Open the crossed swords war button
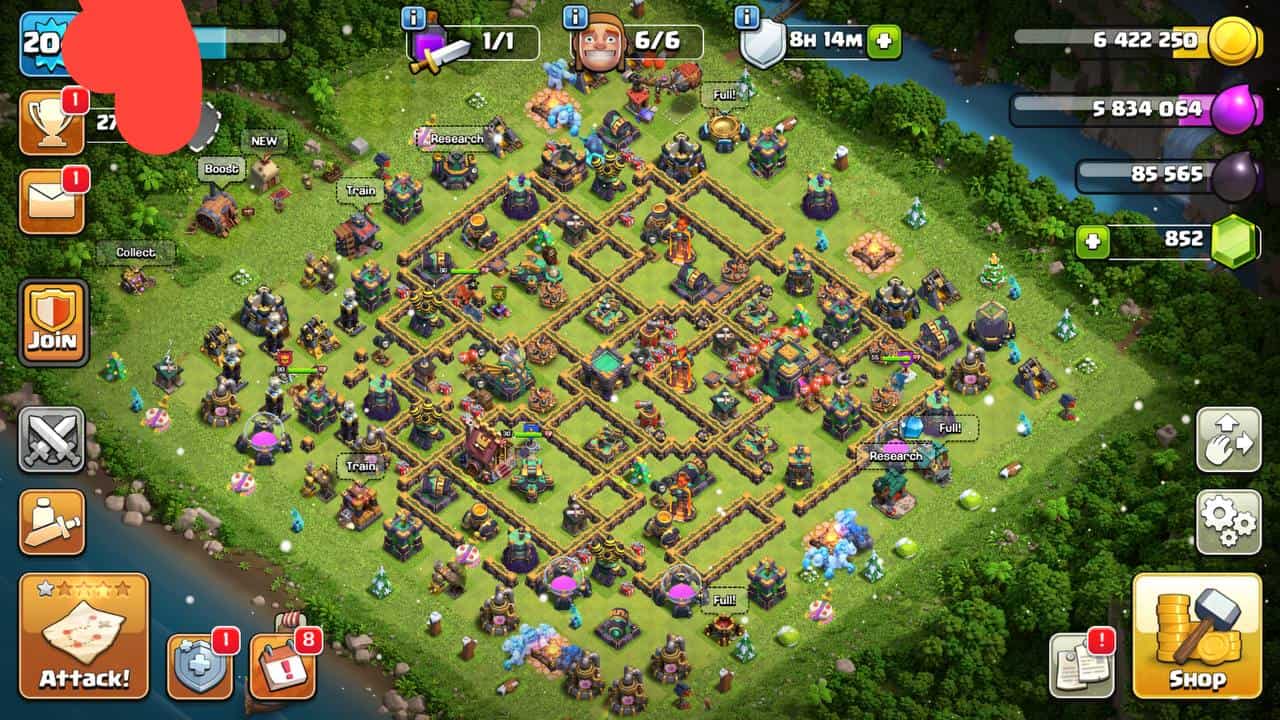This screenshot has height=720, width=1280. click(52, 440)
